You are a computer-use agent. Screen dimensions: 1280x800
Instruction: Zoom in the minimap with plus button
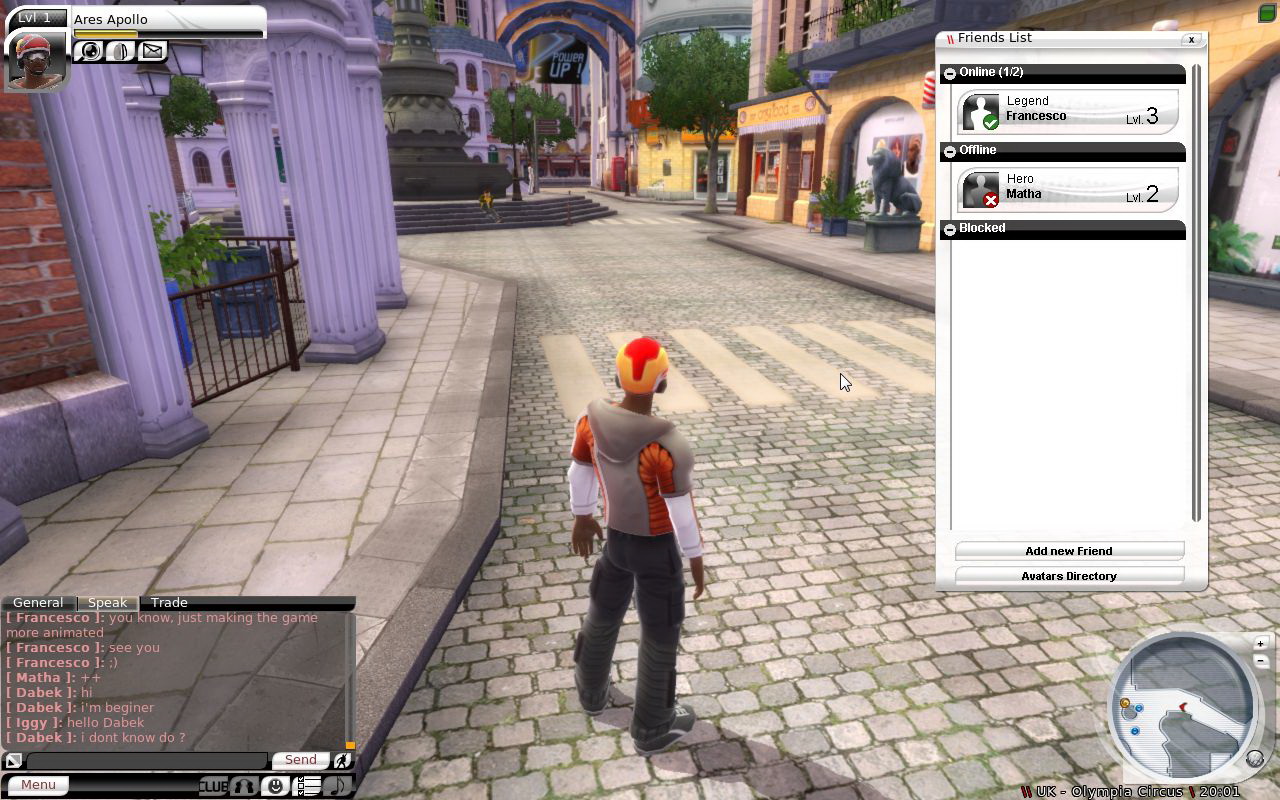coord(1260,643)
